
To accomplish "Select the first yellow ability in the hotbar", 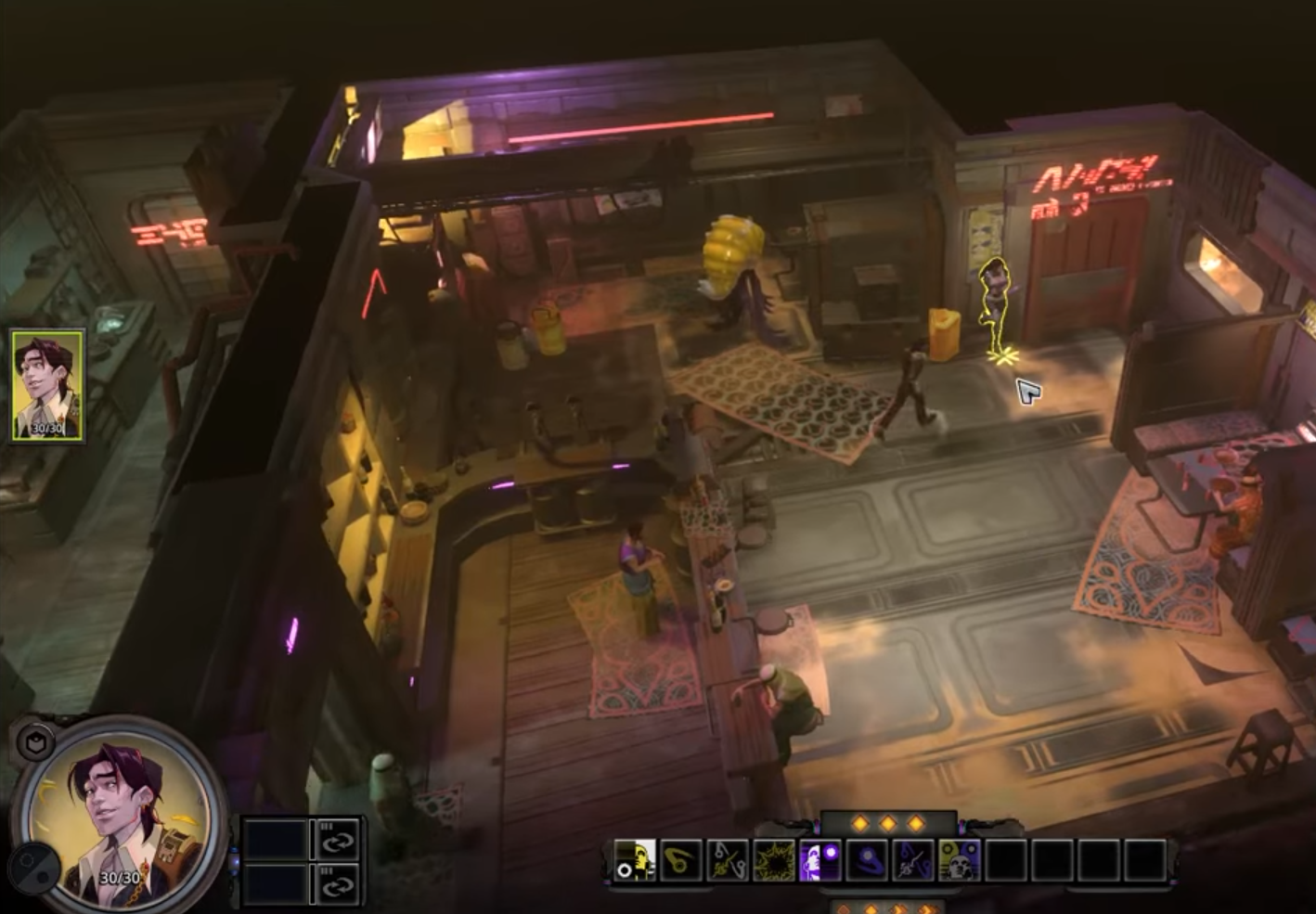I will click(636, 860).
